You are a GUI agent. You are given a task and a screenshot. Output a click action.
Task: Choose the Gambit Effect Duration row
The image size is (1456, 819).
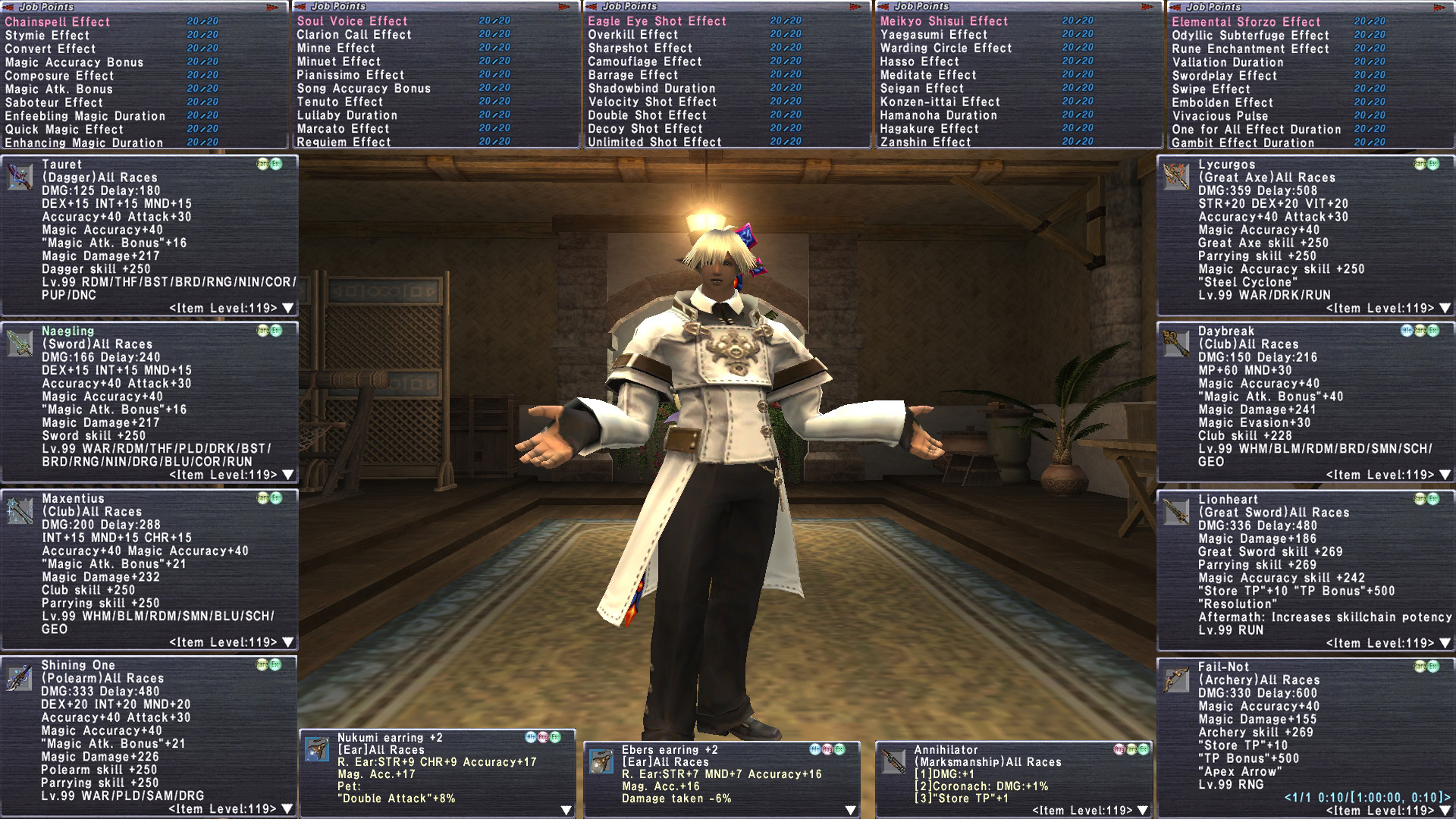coord(1242,143)
